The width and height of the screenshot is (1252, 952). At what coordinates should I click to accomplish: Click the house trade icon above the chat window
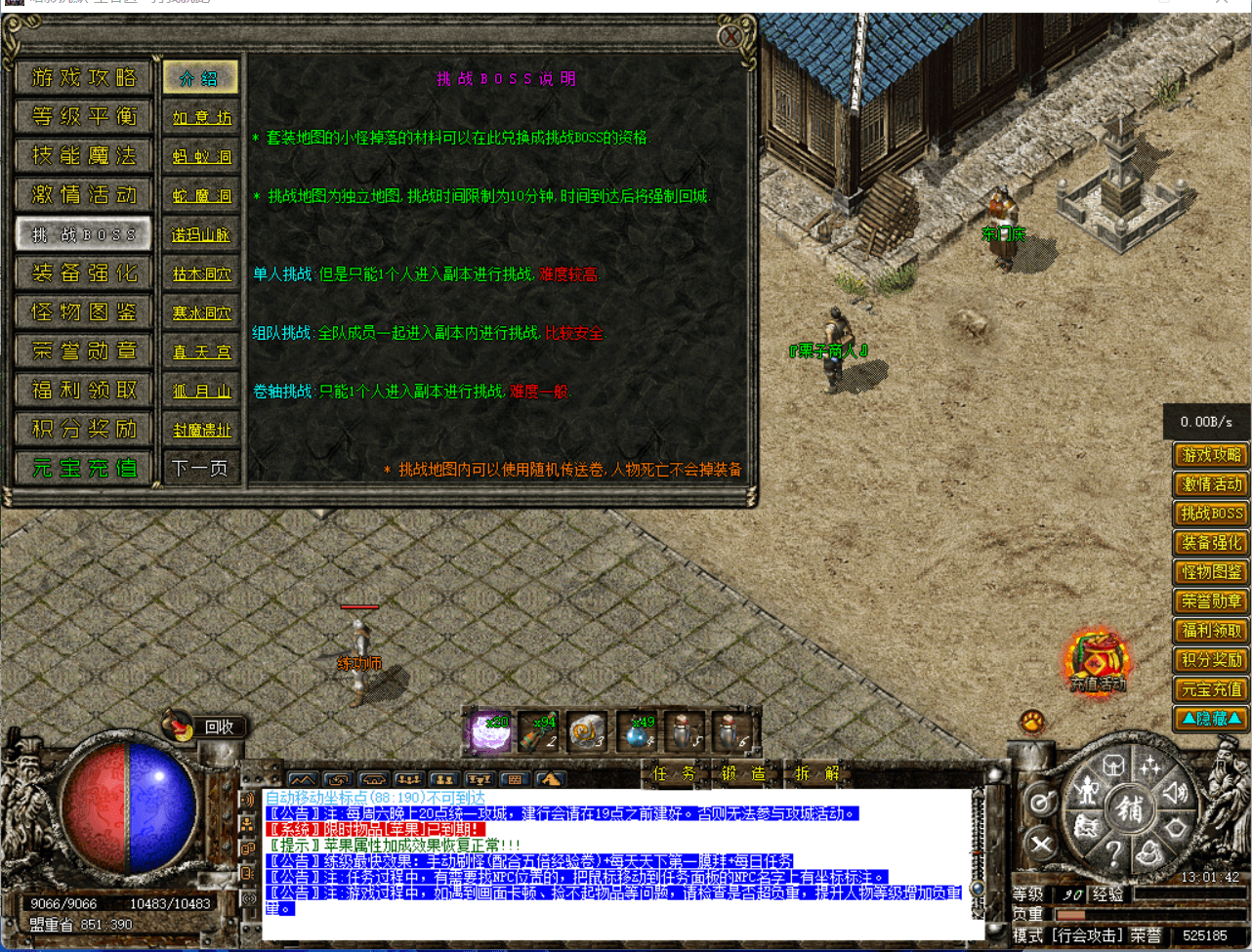pos(372,778)
